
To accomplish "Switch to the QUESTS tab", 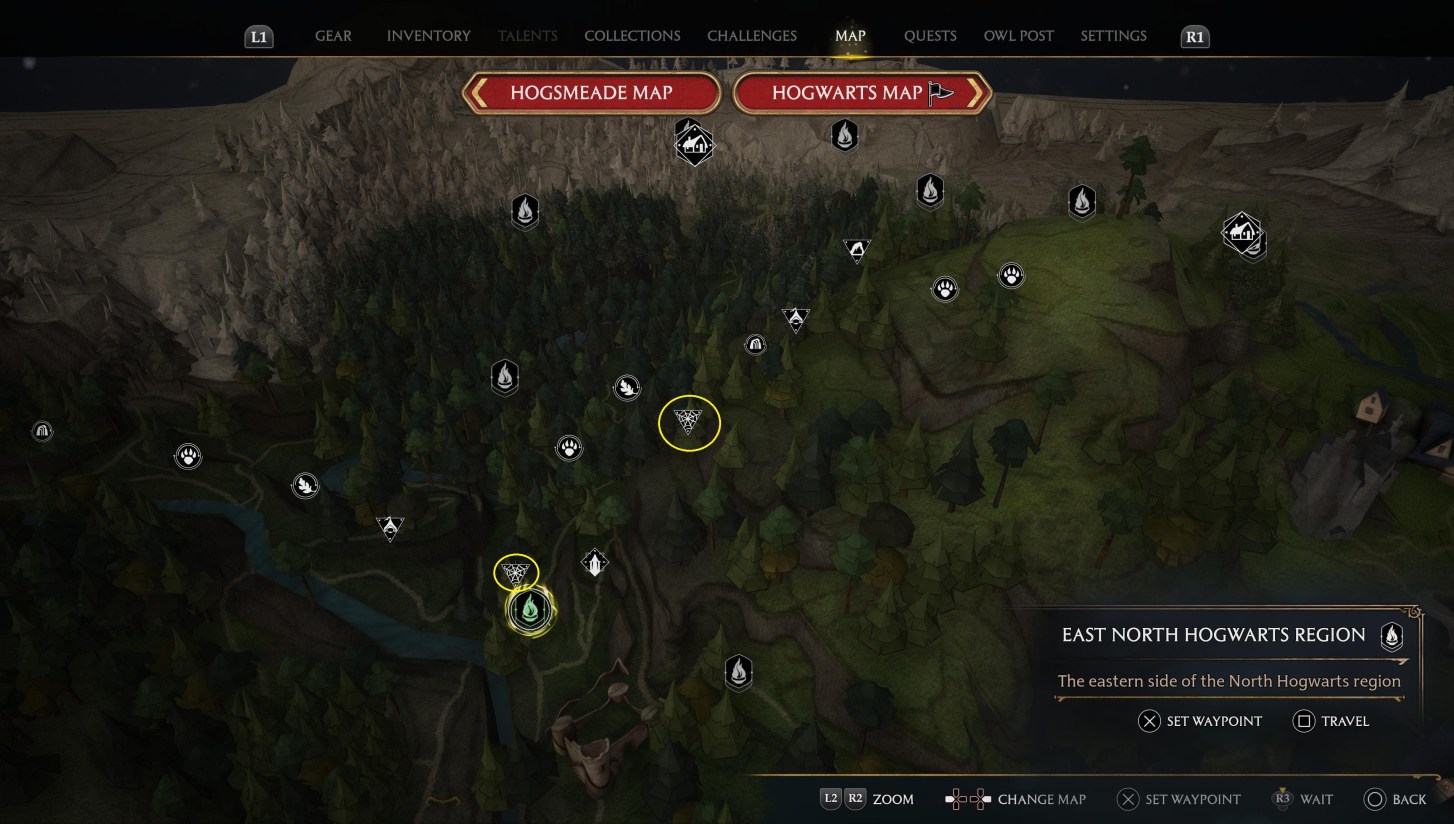I will point(930,35).
